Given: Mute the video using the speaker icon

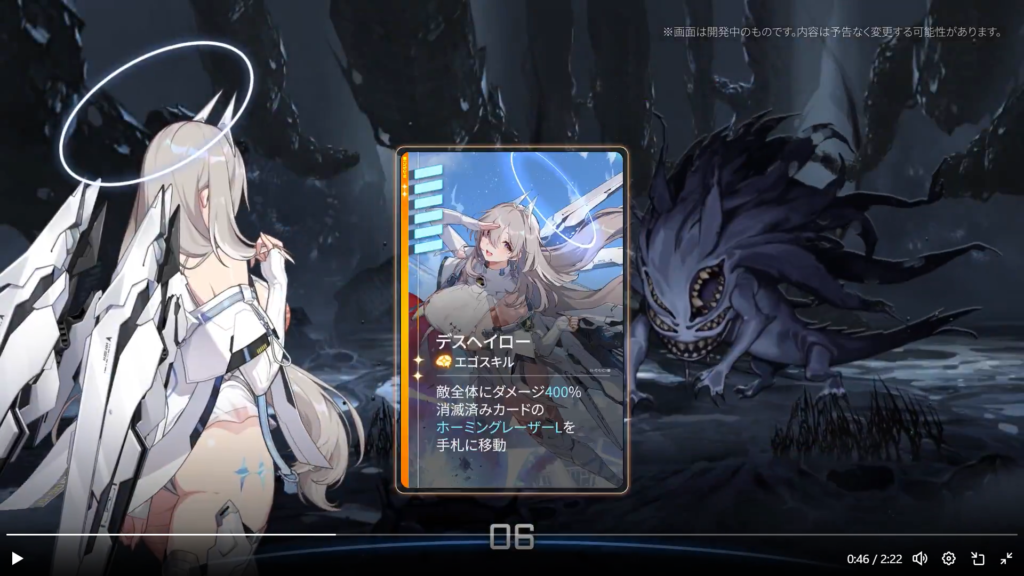Looking at the screenshot, I should tap(920, 558).
